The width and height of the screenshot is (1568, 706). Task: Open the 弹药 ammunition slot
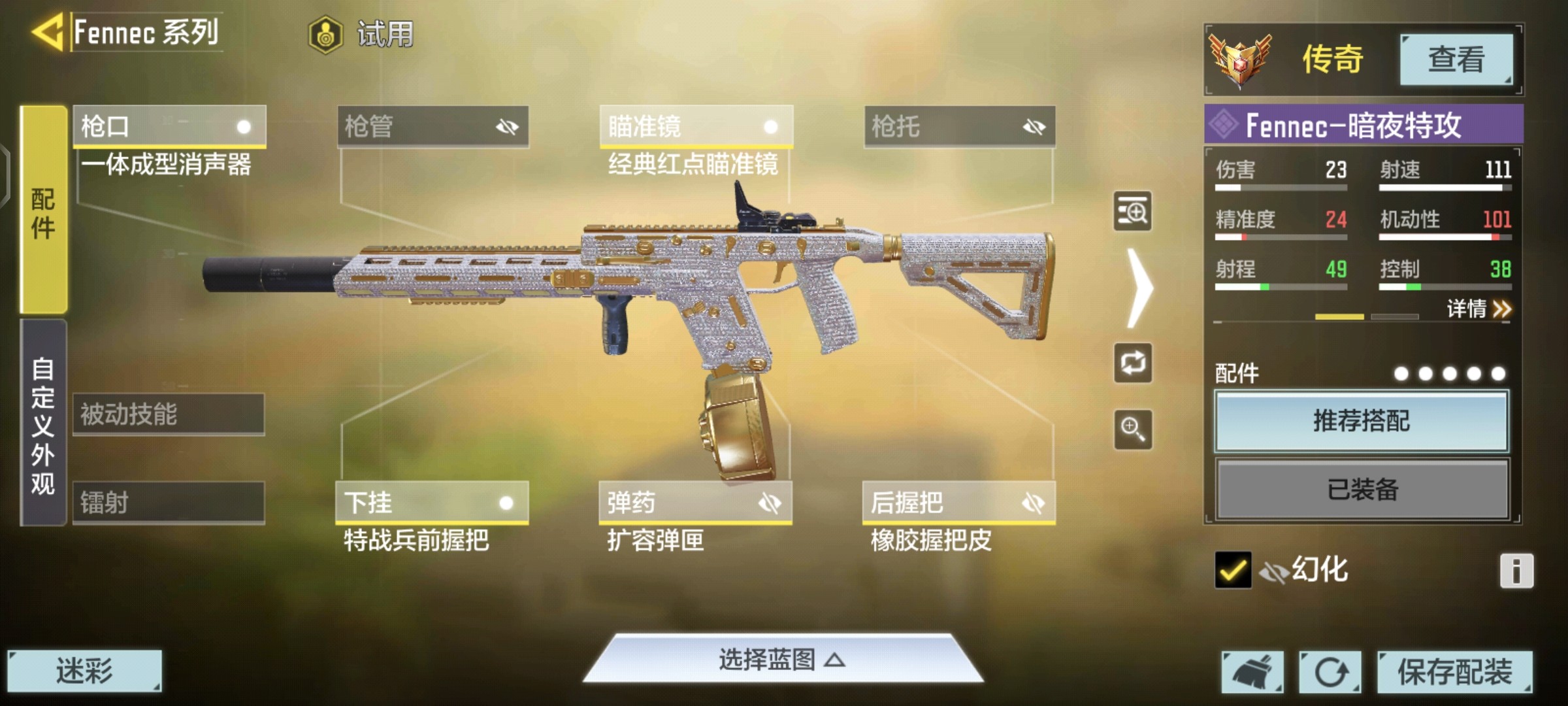[695, 503]
